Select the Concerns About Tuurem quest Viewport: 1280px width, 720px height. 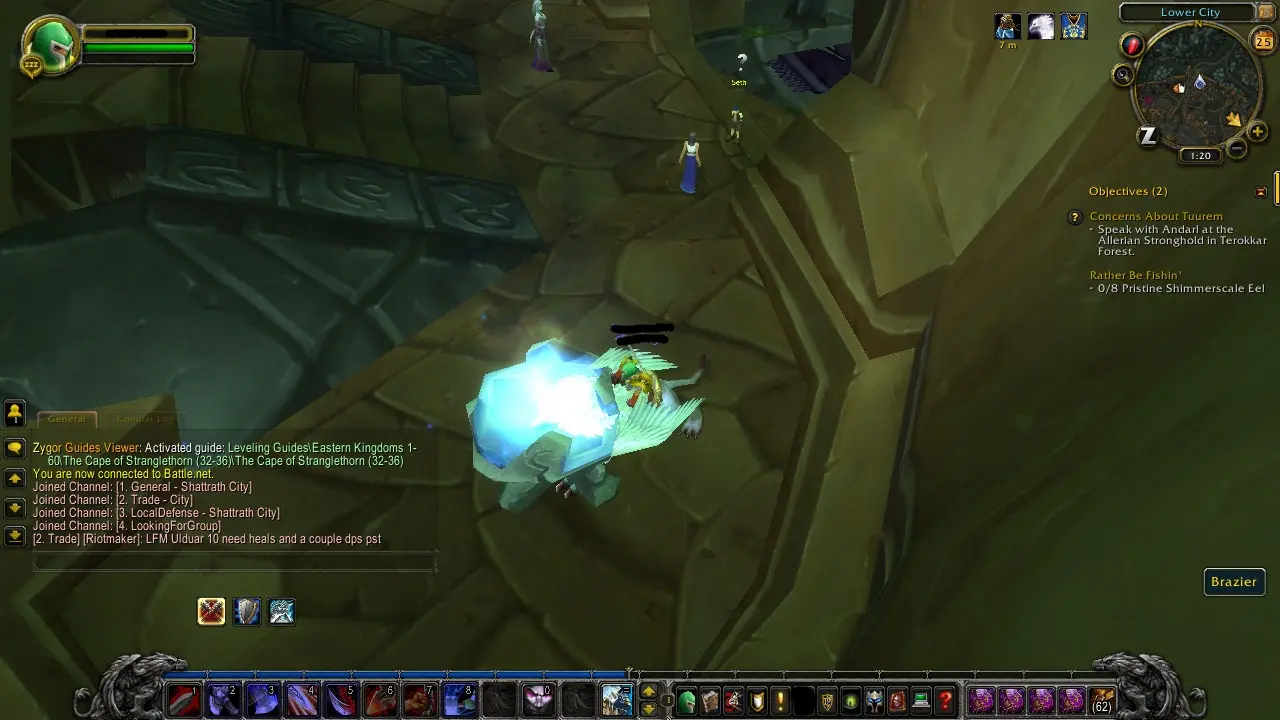pyautogui.click(x=1155, y=216)
